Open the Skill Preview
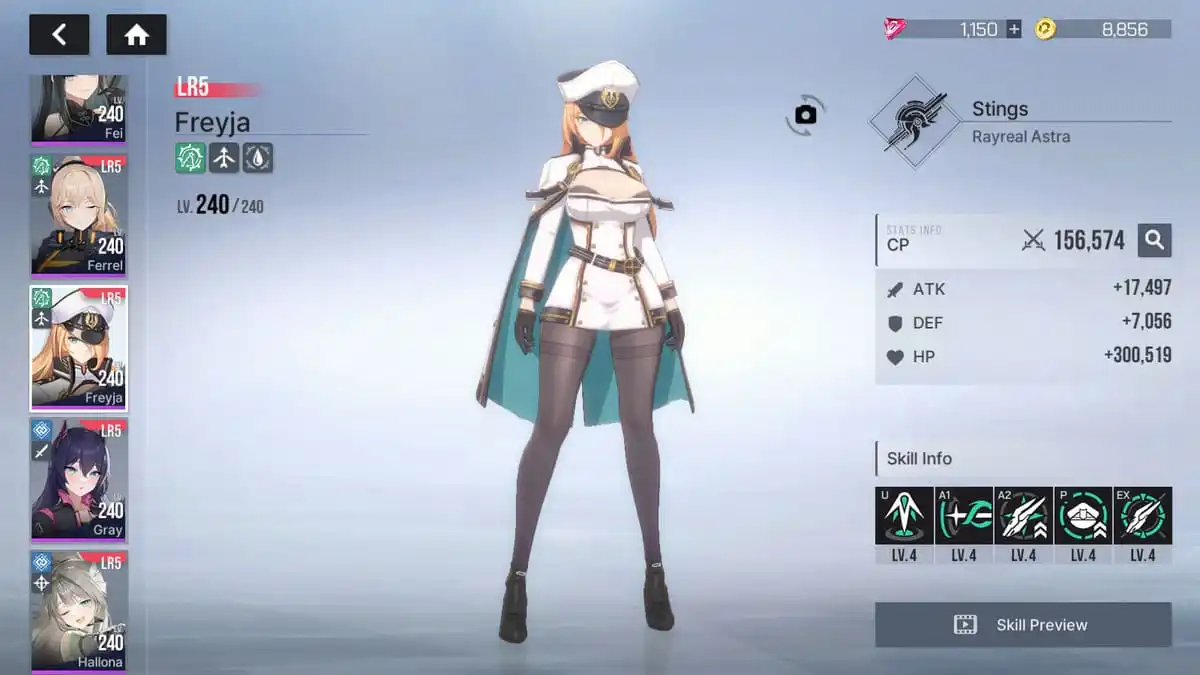 coord(1023,625)
